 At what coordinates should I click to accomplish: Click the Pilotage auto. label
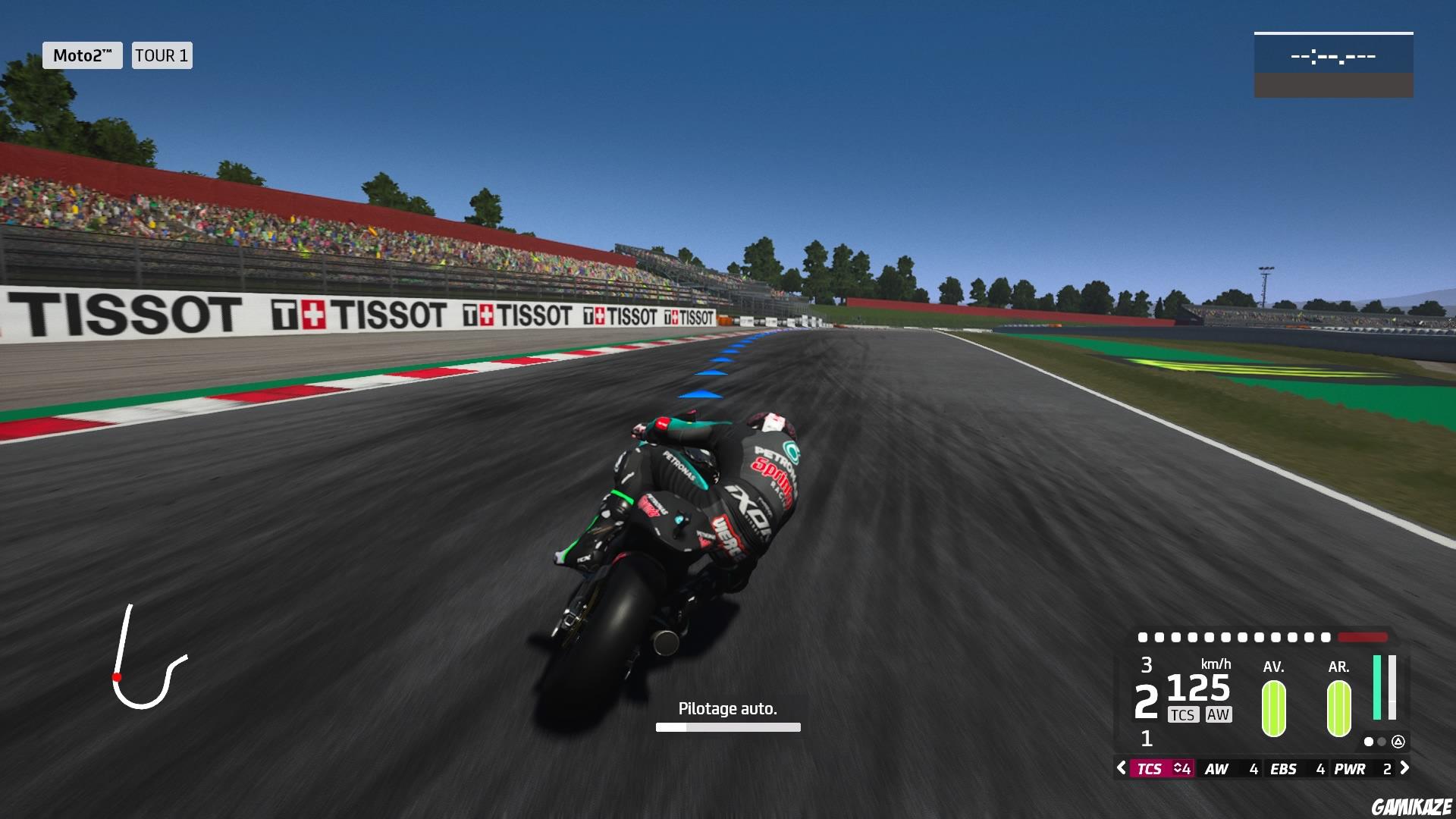pos(727,708)
